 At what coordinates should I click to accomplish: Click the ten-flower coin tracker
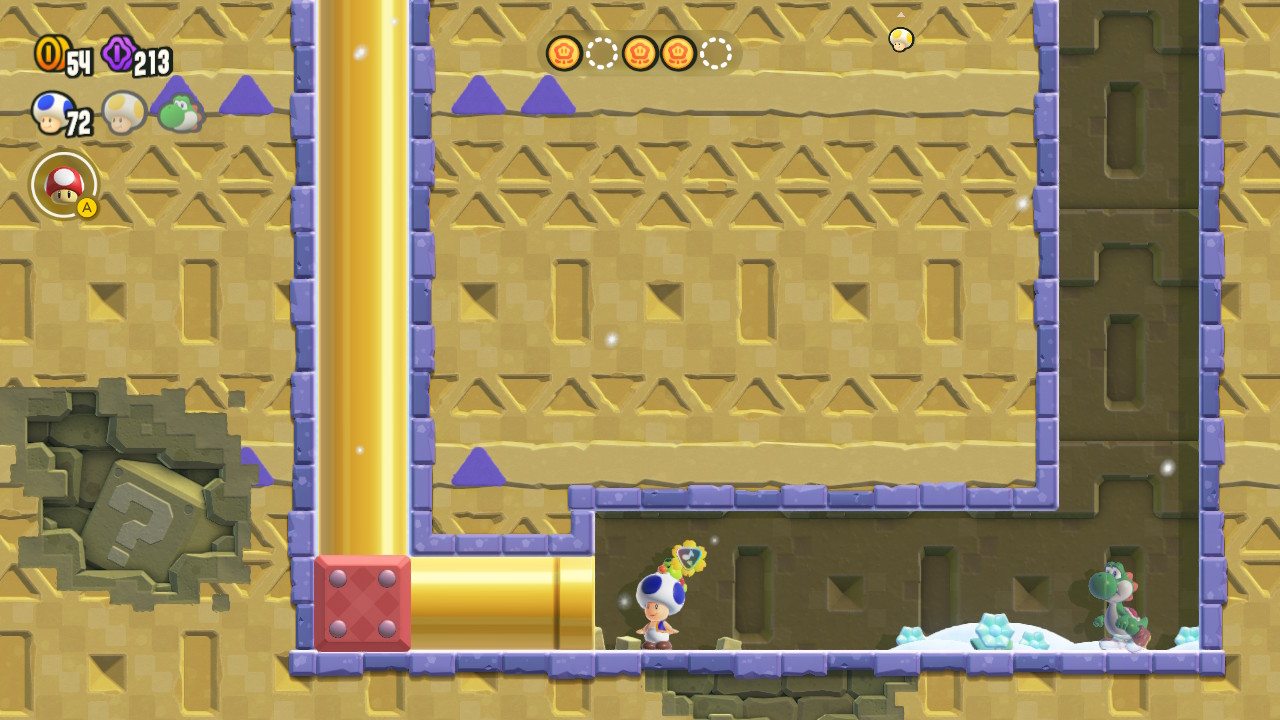[640, 53]
